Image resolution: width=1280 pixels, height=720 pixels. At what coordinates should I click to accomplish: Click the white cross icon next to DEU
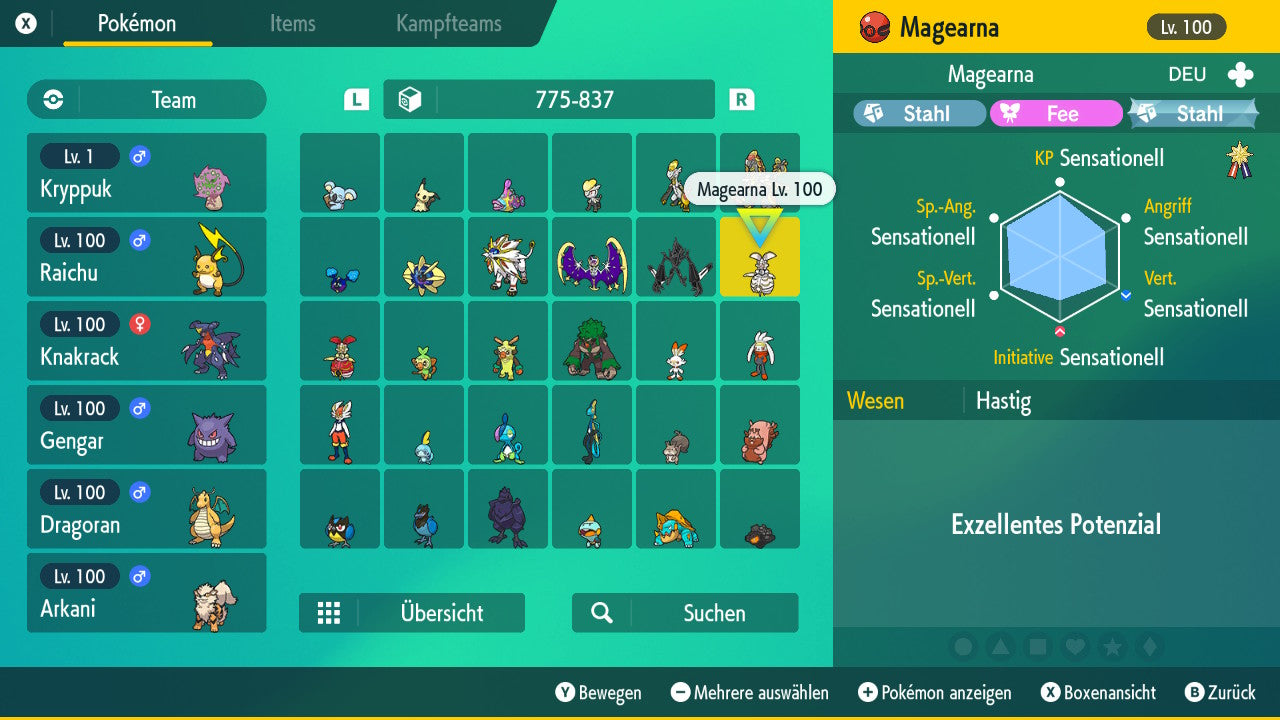[1240, 74]
